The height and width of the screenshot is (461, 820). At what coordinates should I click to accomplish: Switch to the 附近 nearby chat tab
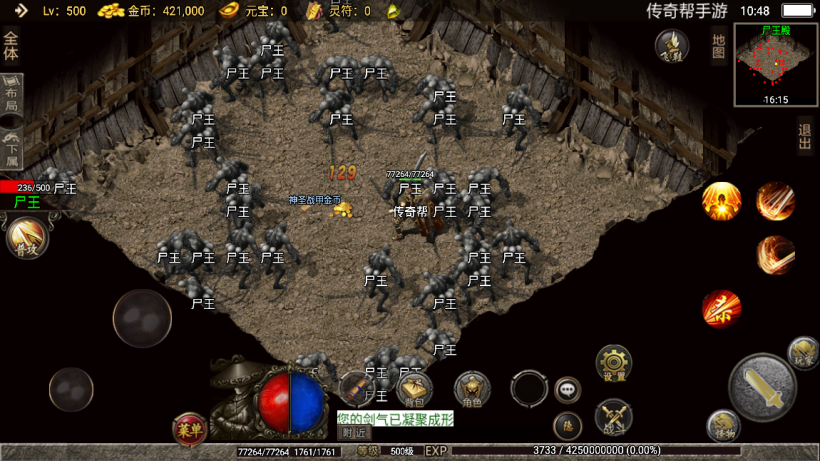pos(353,433)
